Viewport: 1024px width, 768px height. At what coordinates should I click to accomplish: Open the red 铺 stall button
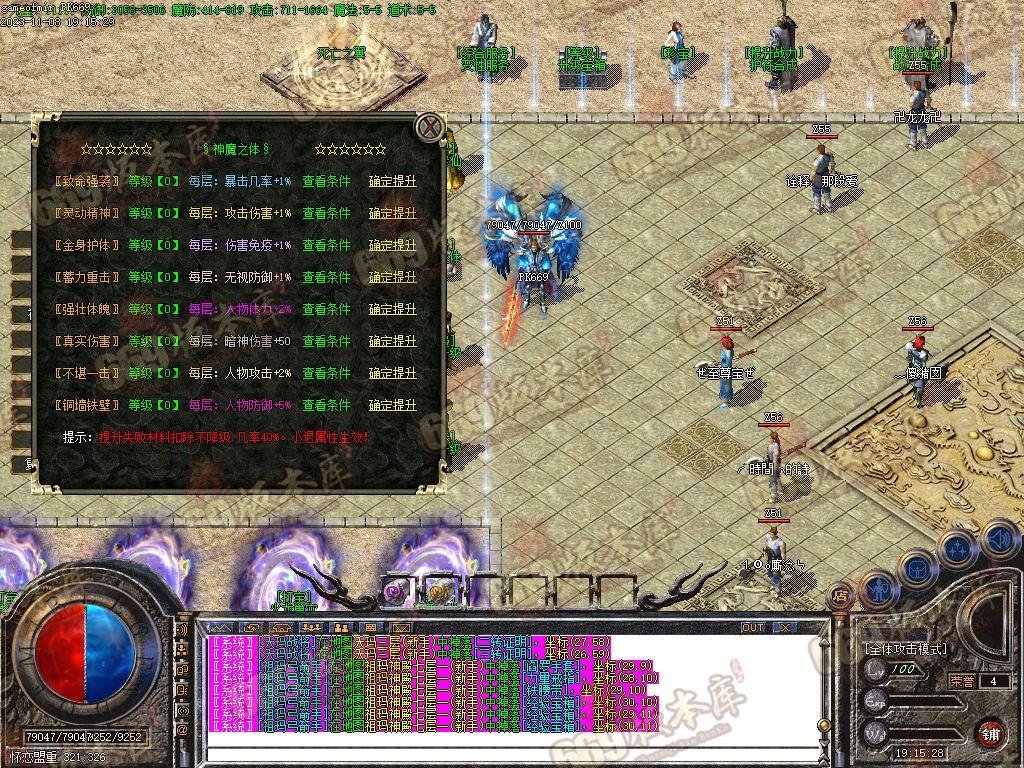pyautogui.click(x=990, y=733)
